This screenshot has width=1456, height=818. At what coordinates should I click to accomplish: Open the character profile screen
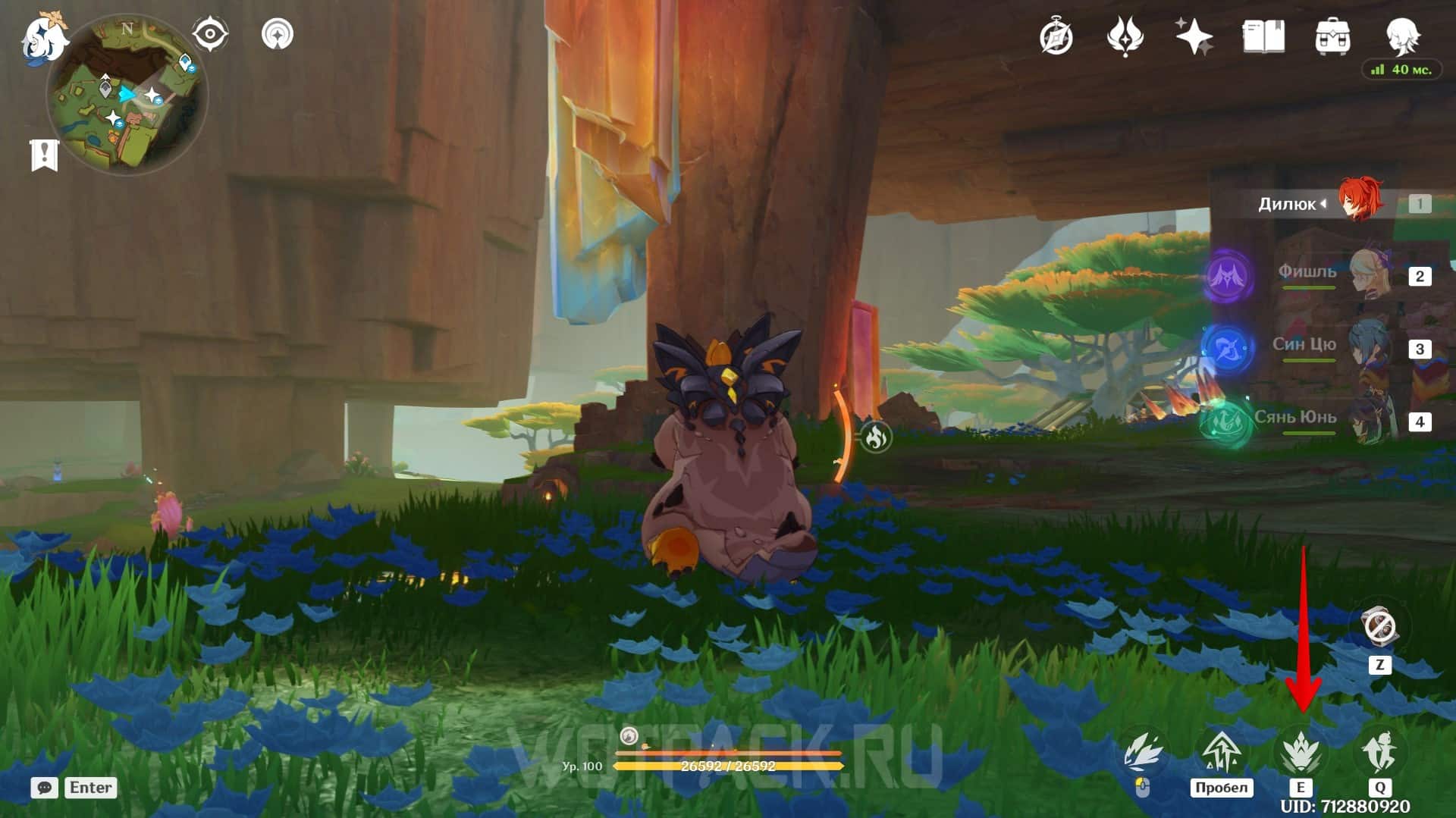[x=1401, y=35]
